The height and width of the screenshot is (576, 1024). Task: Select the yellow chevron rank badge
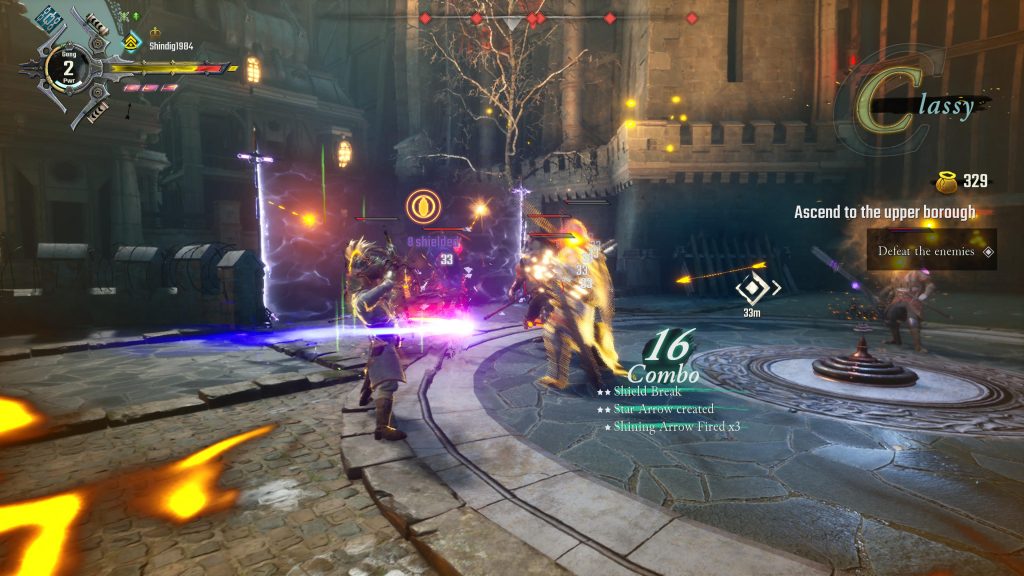(x=131, y=41)
